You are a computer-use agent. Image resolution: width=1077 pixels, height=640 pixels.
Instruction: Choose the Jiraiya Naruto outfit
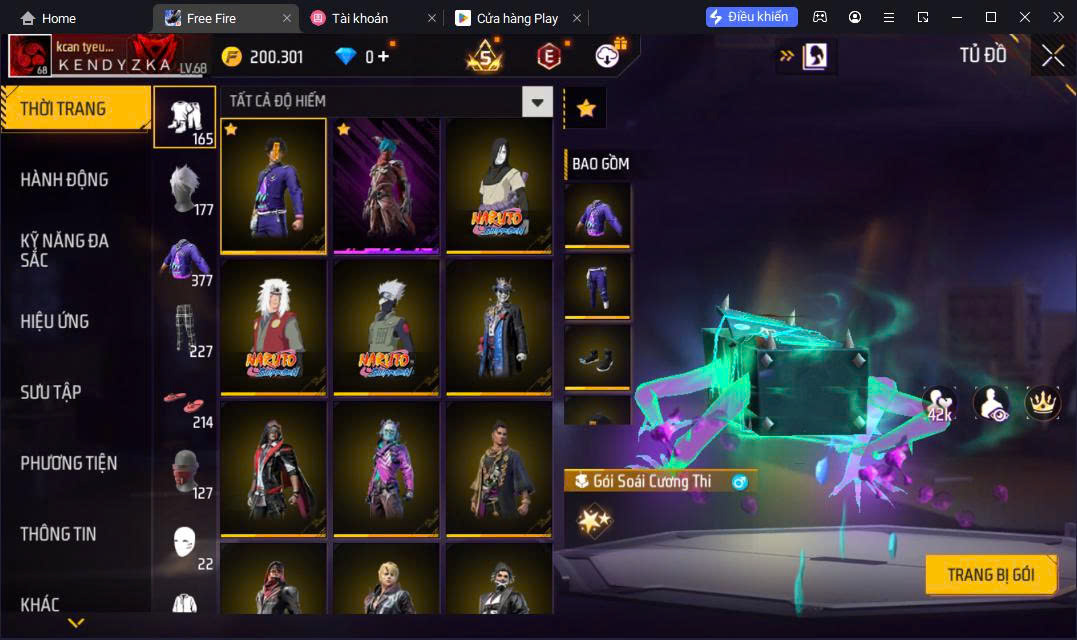click(x=273, y=327)
